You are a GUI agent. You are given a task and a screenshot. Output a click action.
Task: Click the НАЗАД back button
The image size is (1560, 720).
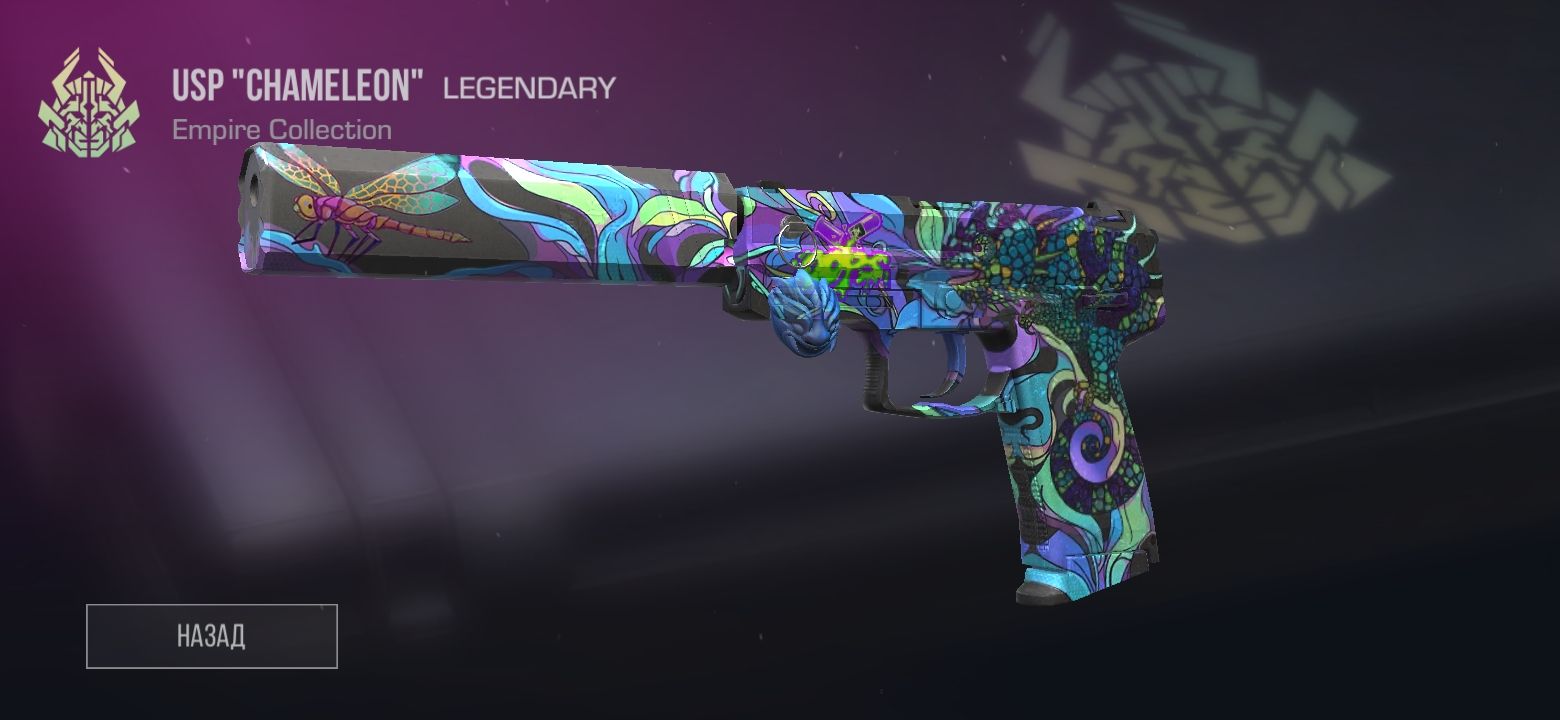(x=211, y=636)
